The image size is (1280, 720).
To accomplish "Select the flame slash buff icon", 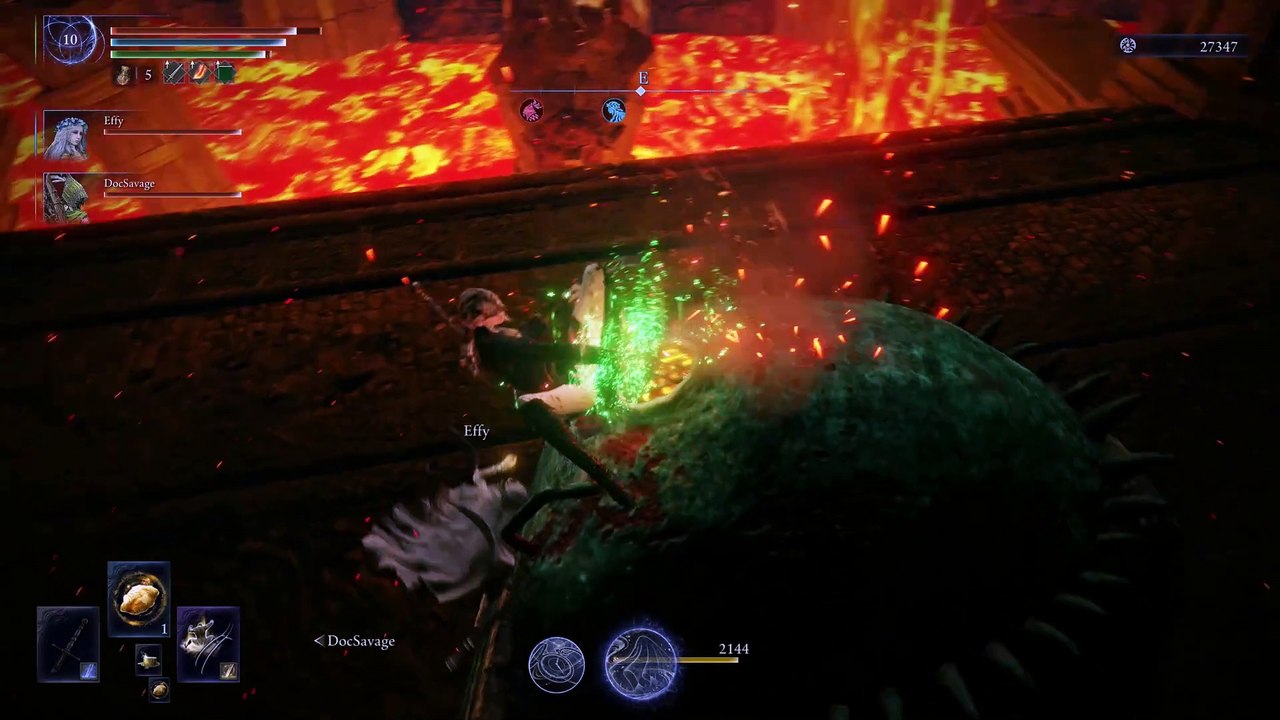I will (x=201, y=73).
